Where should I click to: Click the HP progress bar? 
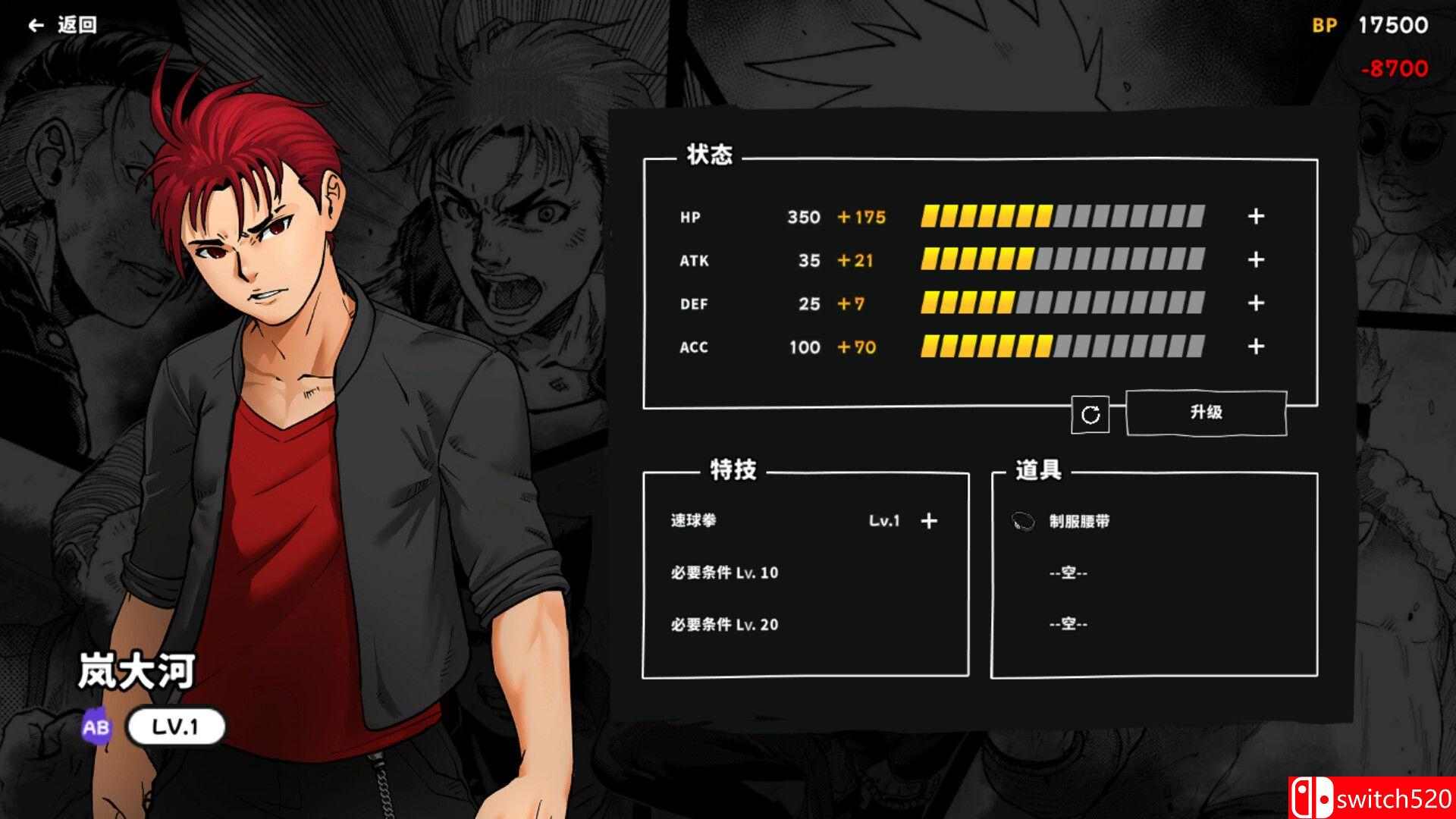[1062, 217]
